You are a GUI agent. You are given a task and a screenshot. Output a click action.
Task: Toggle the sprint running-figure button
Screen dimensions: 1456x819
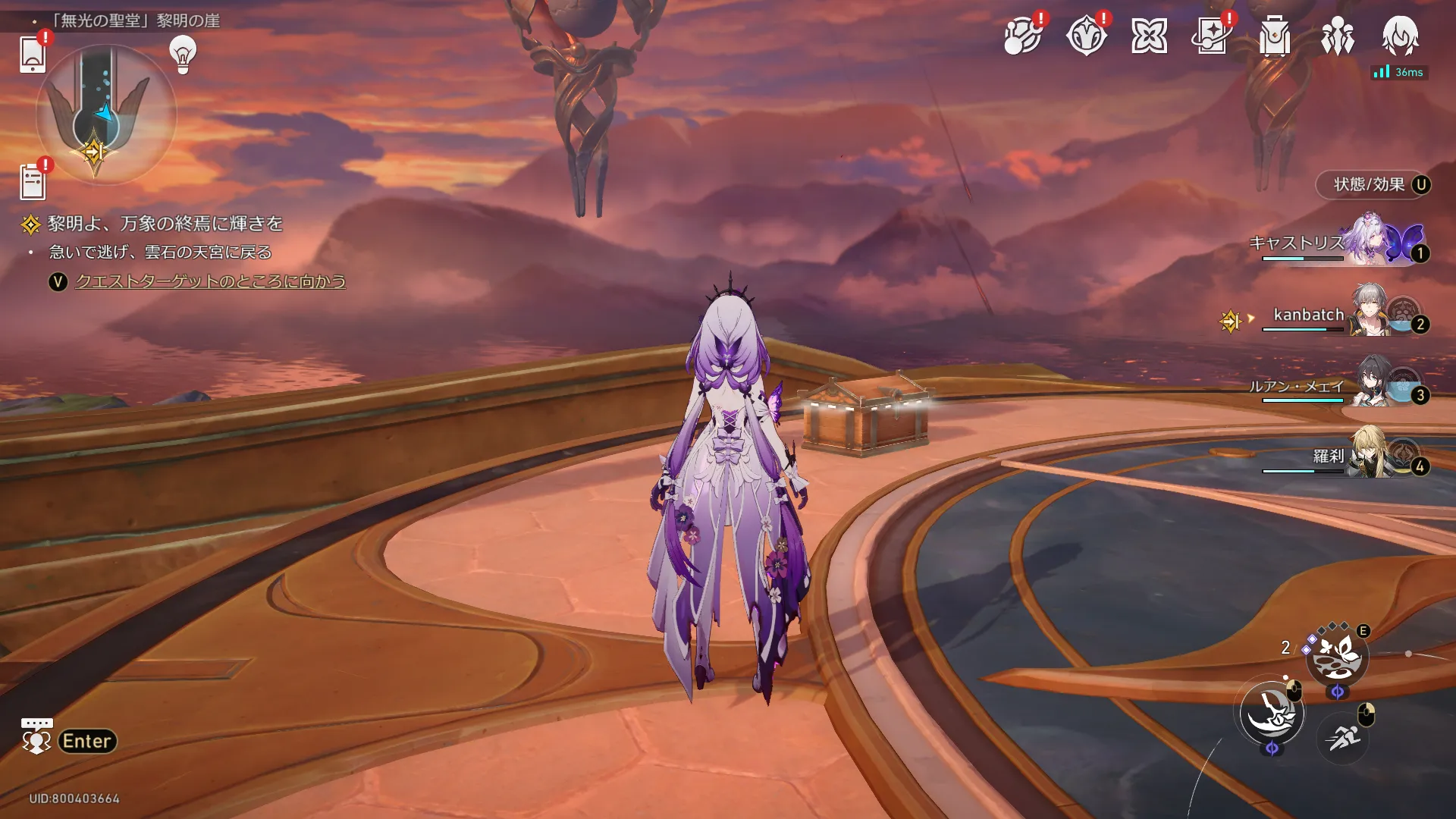(1342, 736)
